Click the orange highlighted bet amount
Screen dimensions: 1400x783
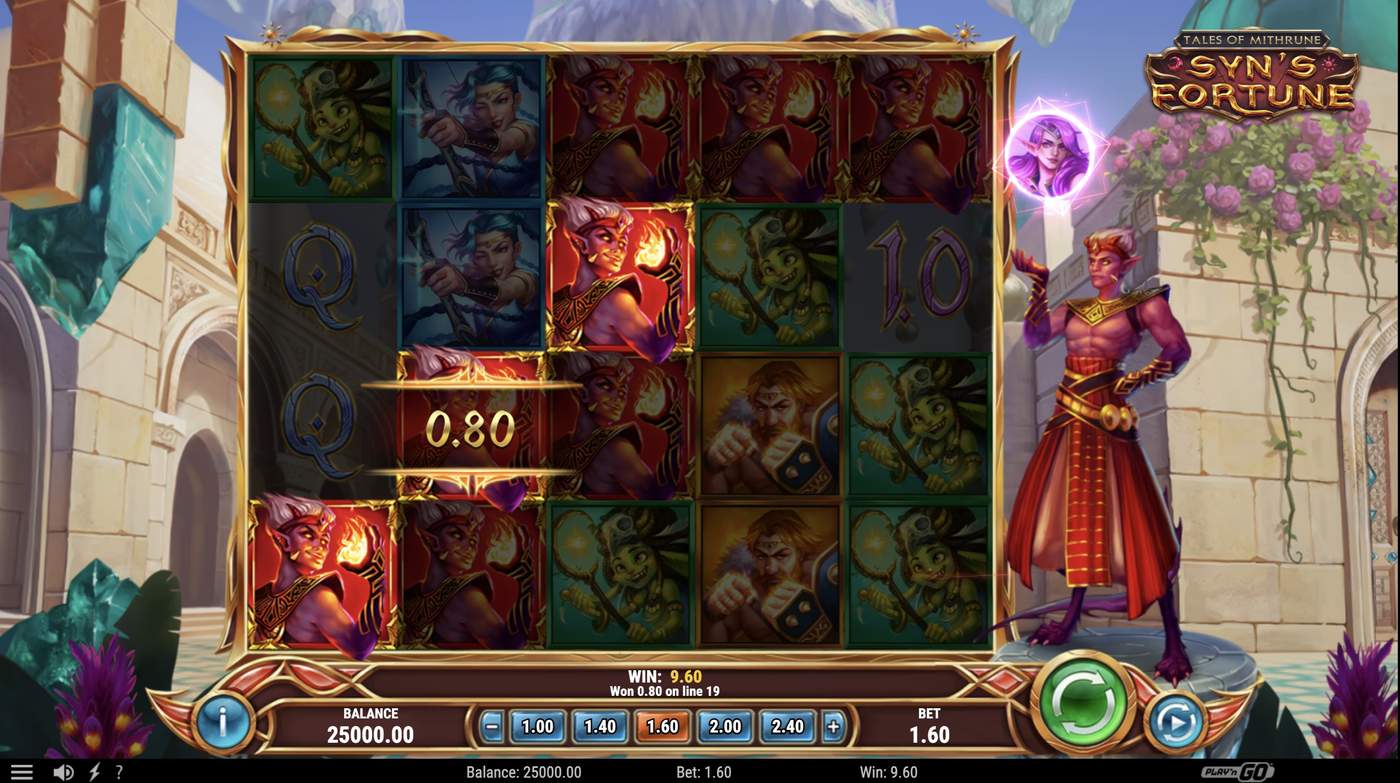[x=661, y=727]
